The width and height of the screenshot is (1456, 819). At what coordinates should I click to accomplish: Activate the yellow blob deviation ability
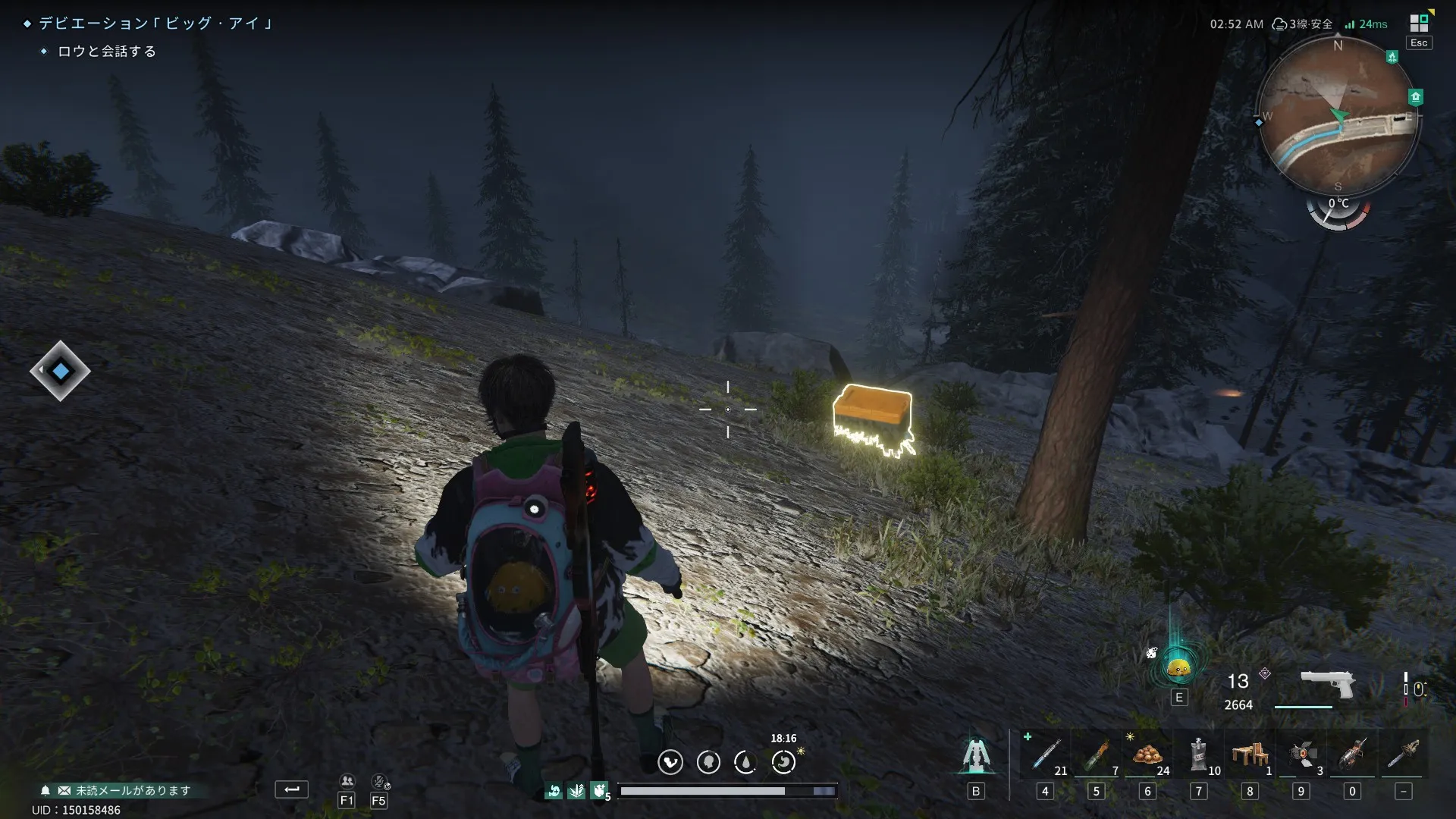click(x=1178, y=668)
